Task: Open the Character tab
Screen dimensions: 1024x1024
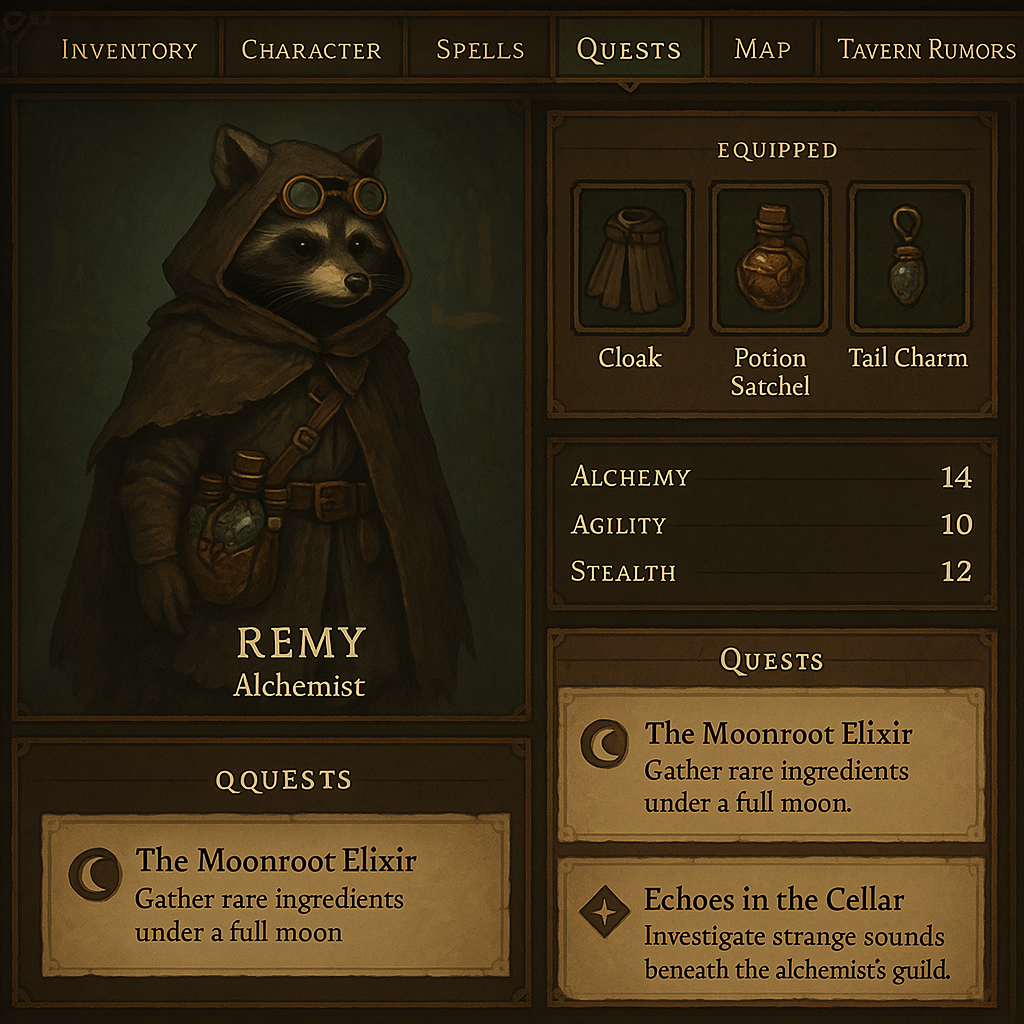Action: (311, 49)
